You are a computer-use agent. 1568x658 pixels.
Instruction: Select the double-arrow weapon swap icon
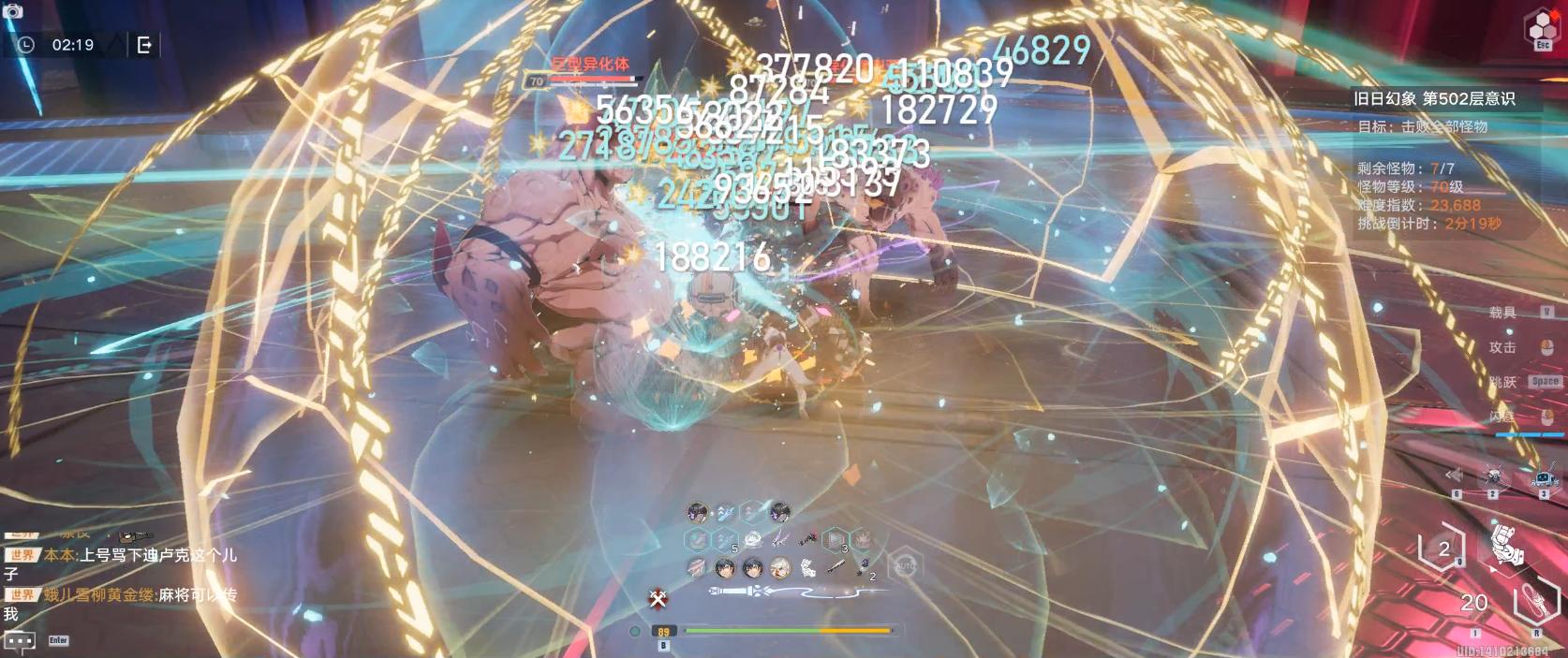(x=1455, y=476)
